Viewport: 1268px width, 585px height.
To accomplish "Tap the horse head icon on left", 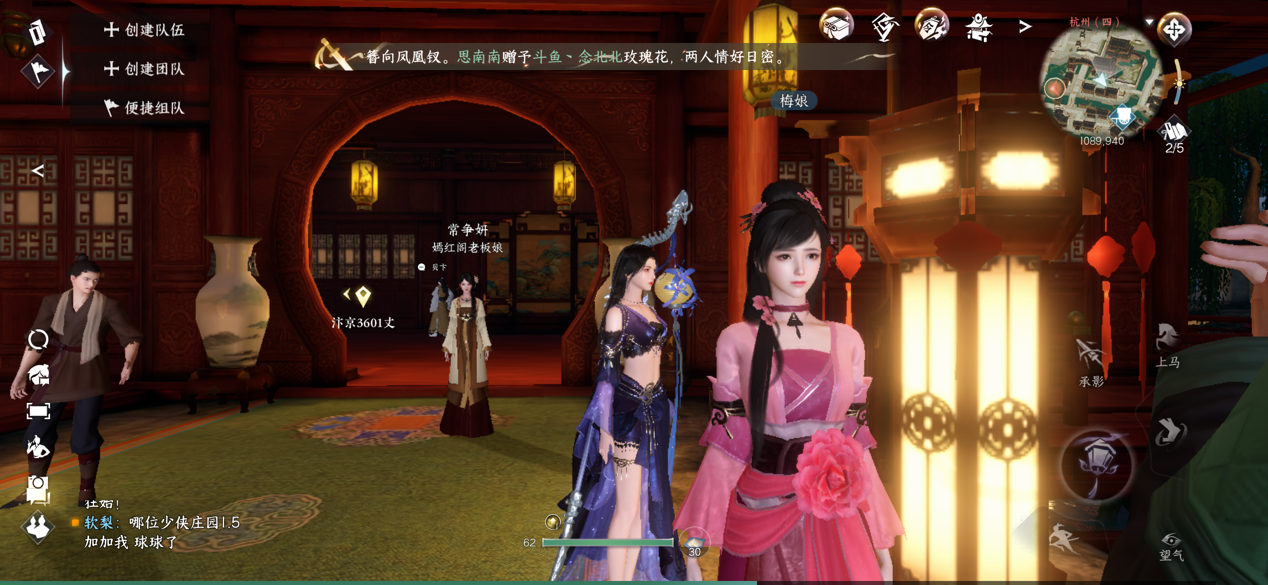I will (38, 375).
